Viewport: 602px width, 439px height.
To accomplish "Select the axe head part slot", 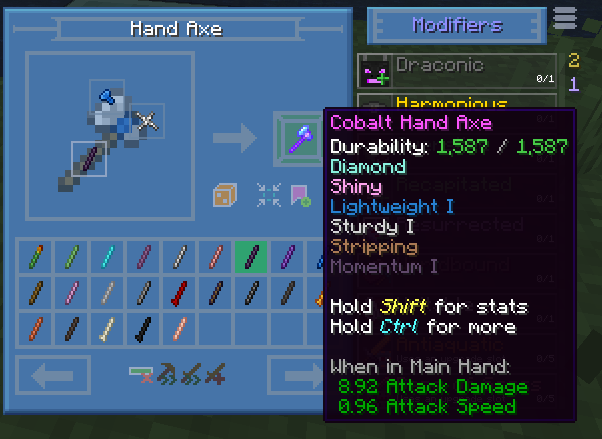I will [x=107, y=97].
